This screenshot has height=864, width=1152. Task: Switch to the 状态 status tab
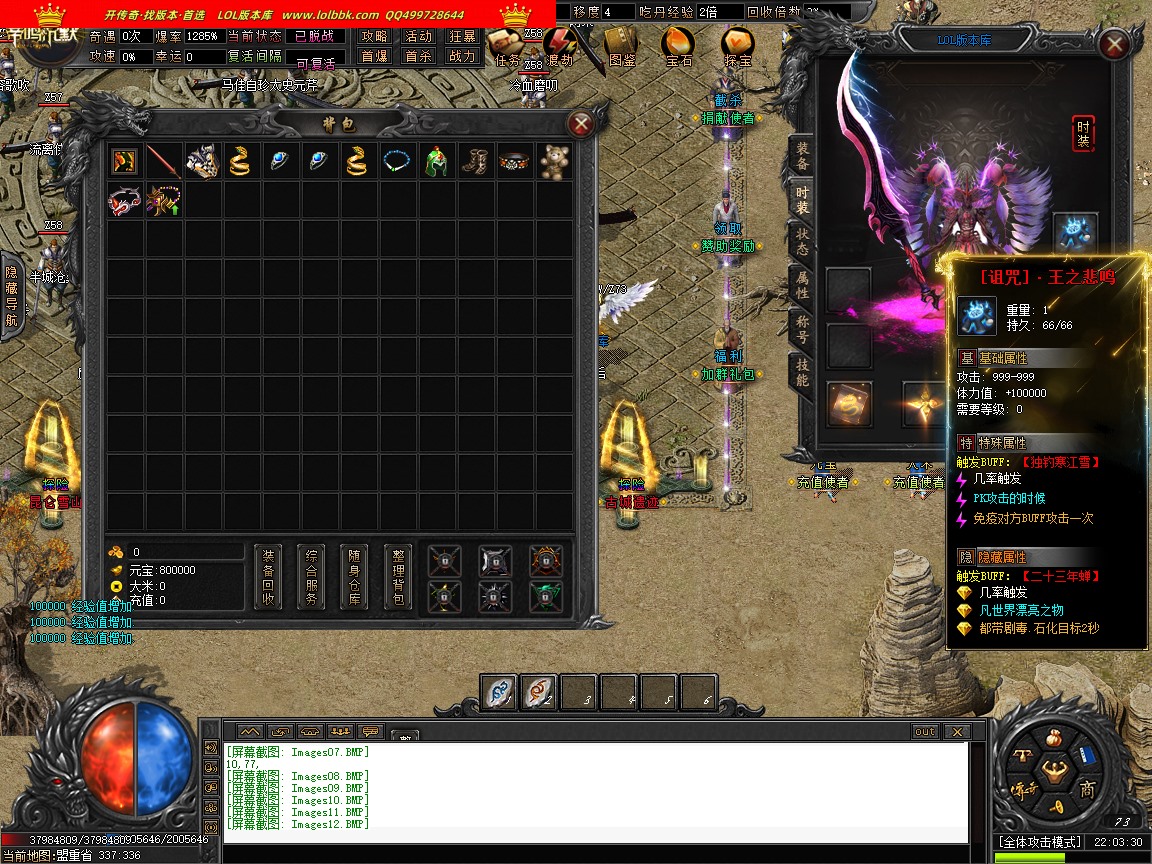(802, 240)
